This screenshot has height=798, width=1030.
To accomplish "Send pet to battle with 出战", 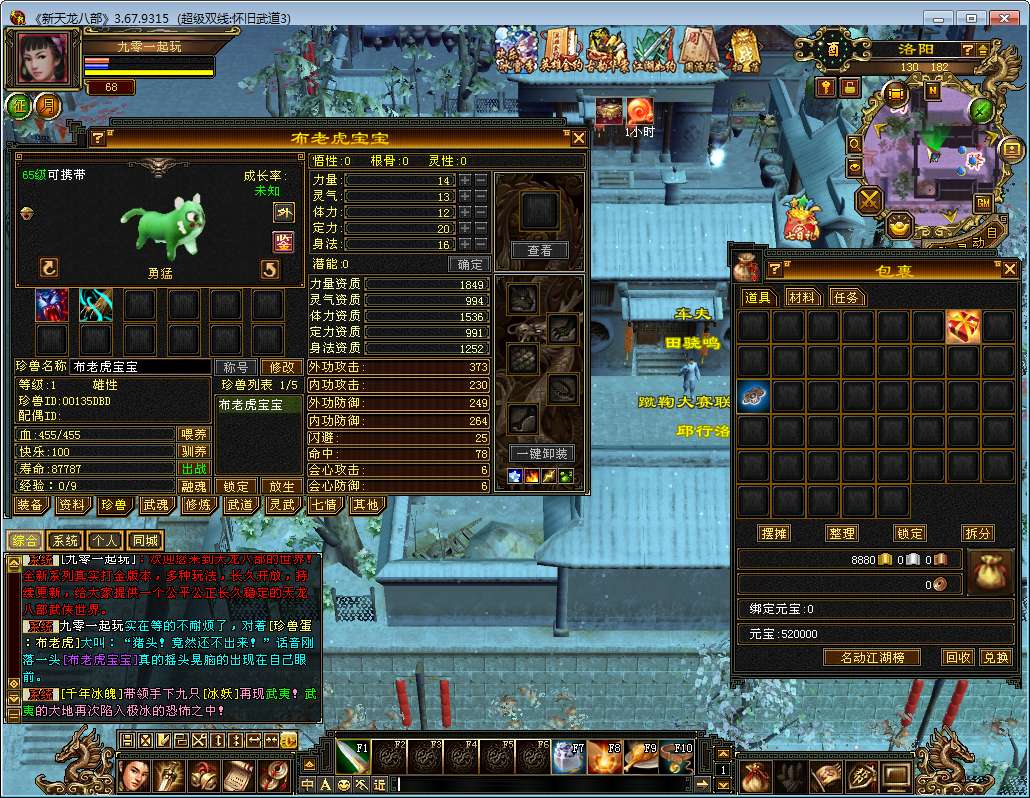I will (194, 468).
